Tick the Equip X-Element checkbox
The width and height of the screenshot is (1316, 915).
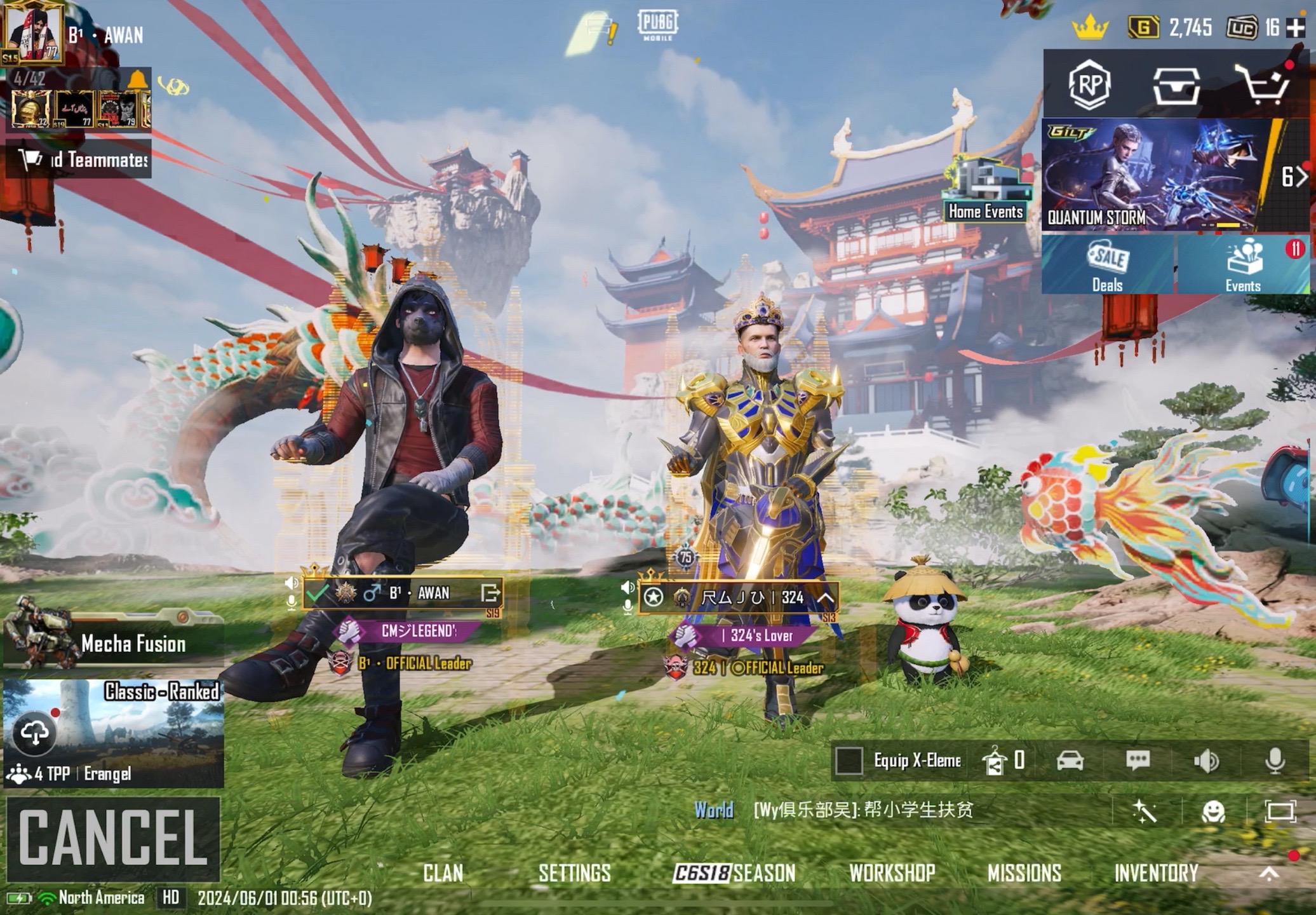pos(849,761)
